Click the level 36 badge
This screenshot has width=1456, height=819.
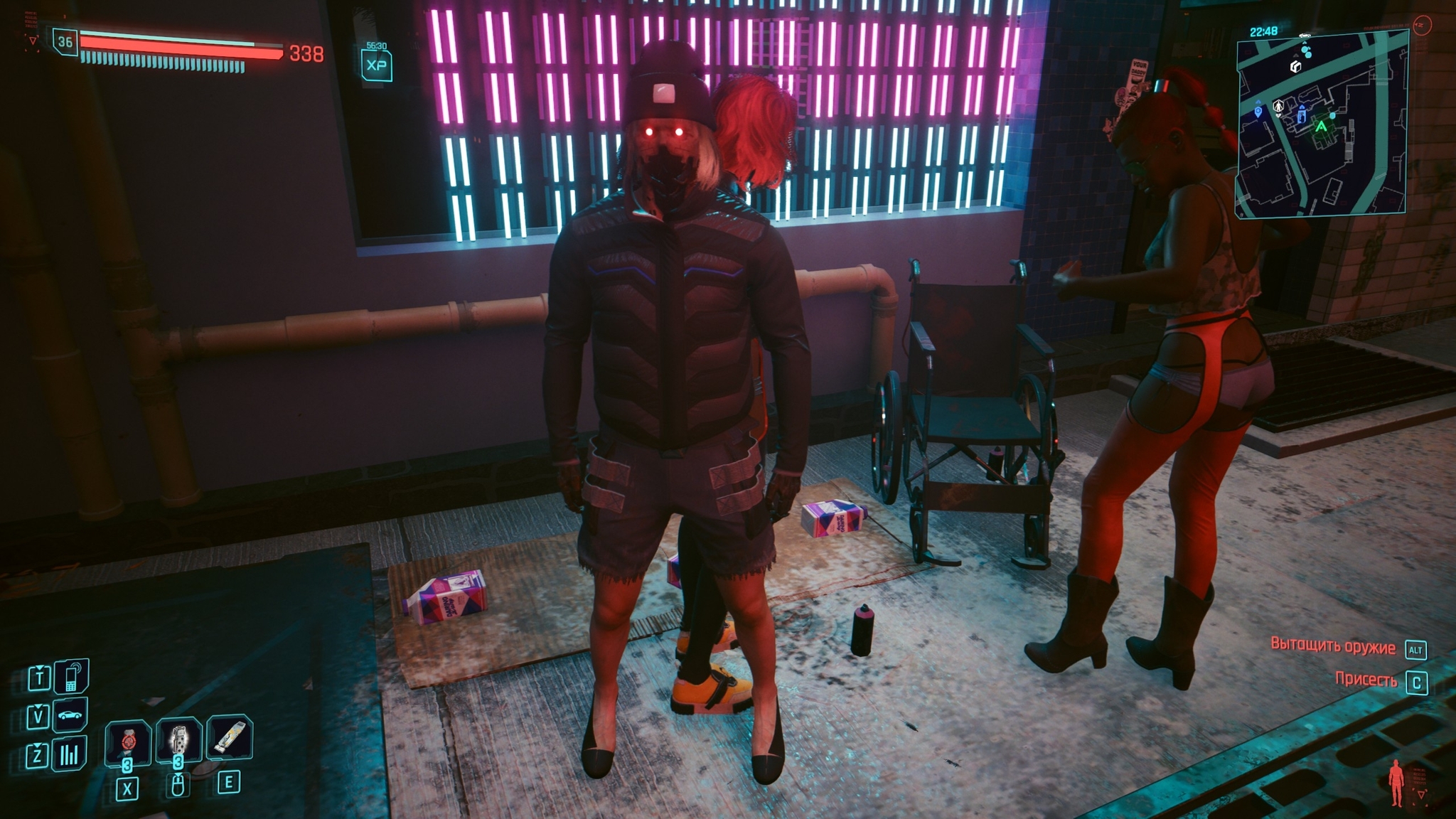(65, 42)
